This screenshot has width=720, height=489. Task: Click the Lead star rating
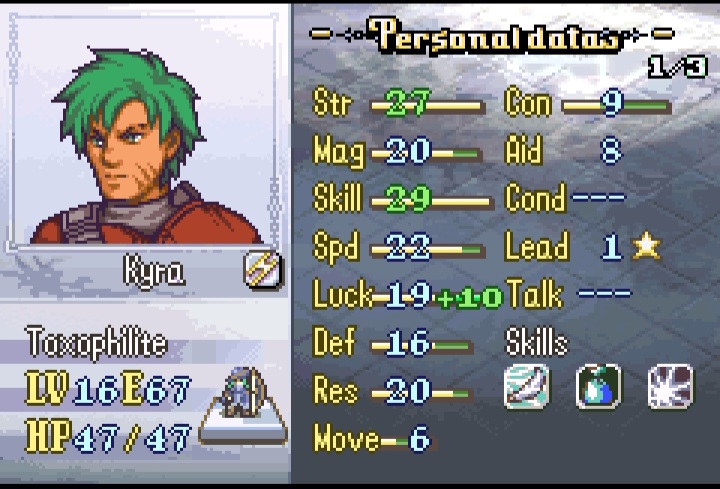click(645, 247)
